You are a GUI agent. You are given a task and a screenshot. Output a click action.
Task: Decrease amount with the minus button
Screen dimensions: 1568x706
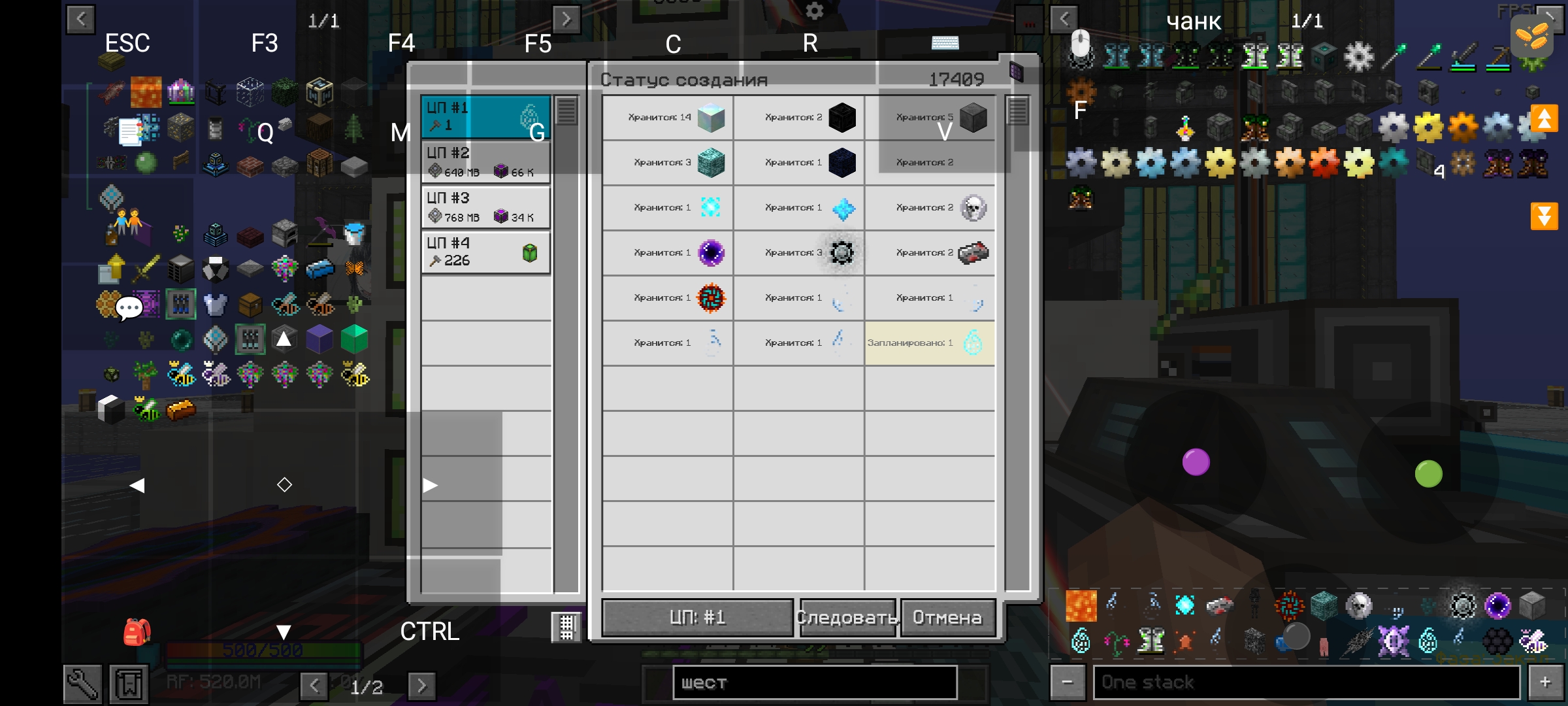point(1068,683)
